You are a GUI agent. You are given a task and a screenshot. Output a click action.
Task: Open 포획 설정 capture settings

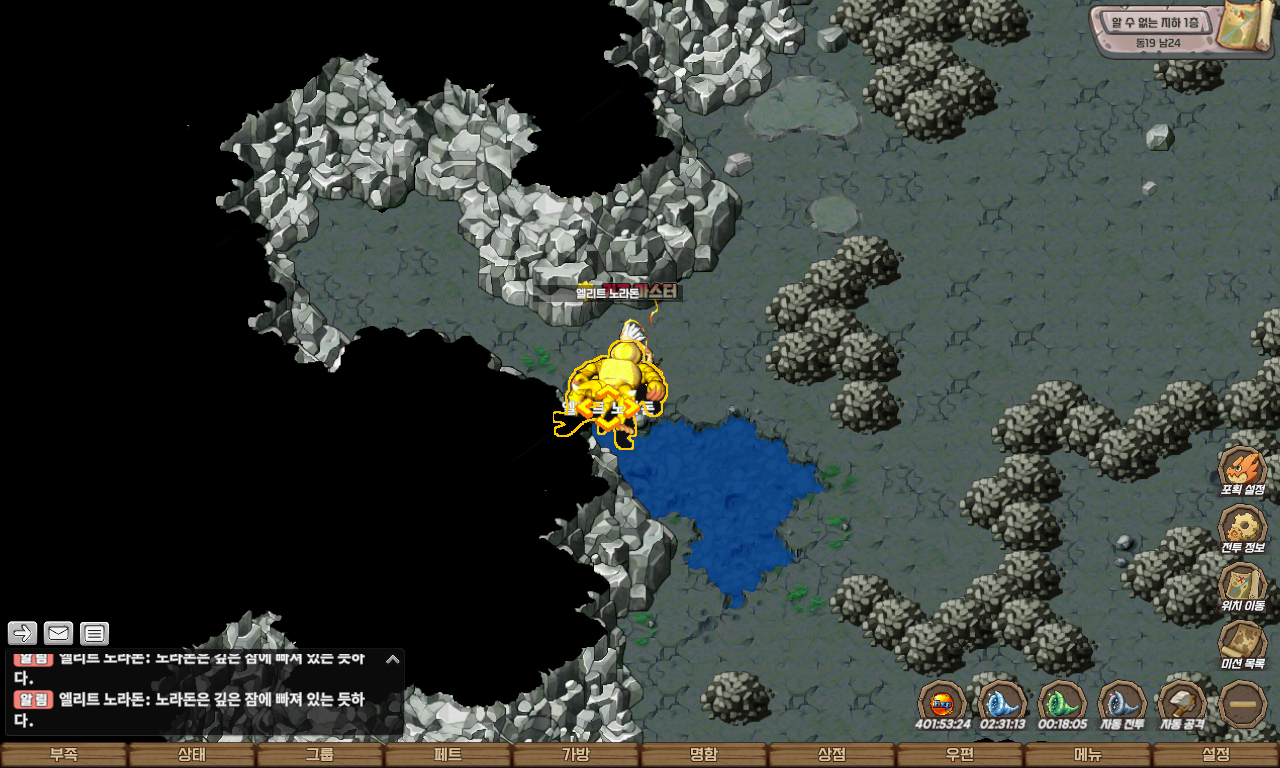[1242, 470]
